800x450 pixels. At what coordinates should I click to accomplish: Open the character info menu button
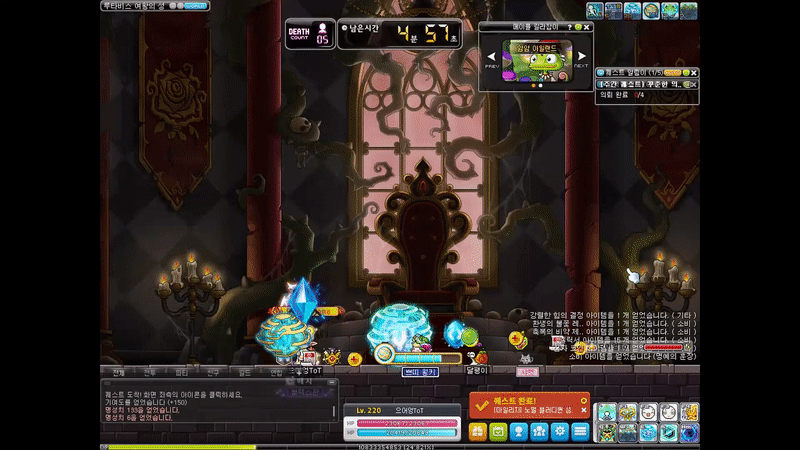pos(518,432)
